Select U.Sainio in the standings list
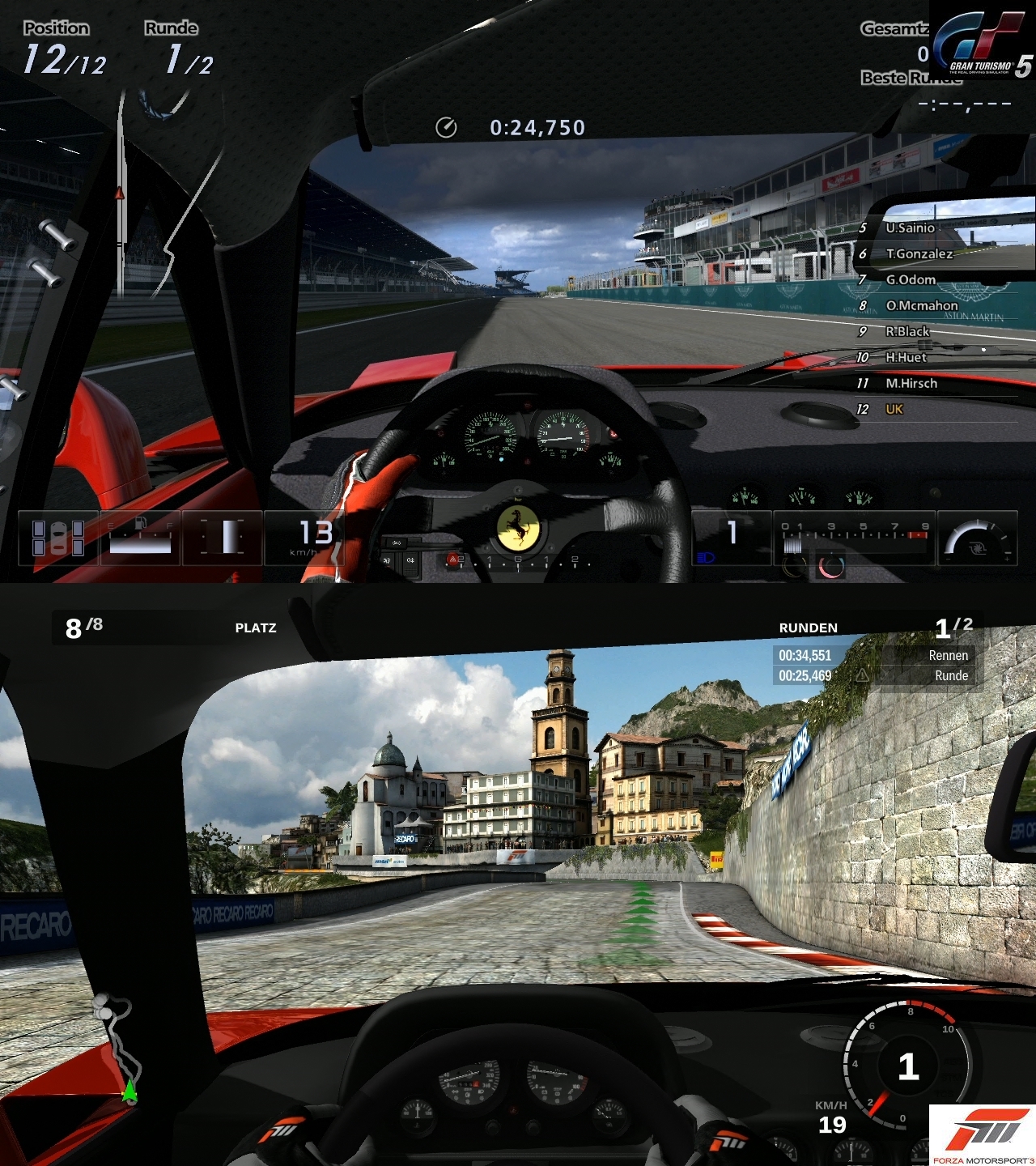This screenshot has width=1036, height=1166. tap(910, 228)
